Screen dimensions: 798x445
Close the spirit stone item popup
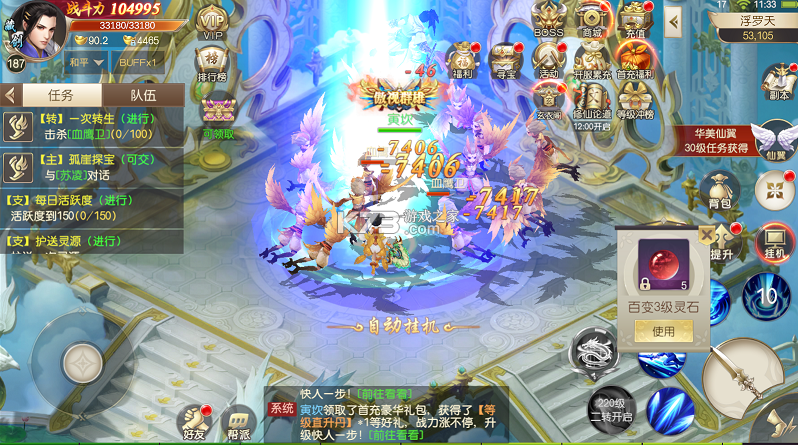point(707,235)
